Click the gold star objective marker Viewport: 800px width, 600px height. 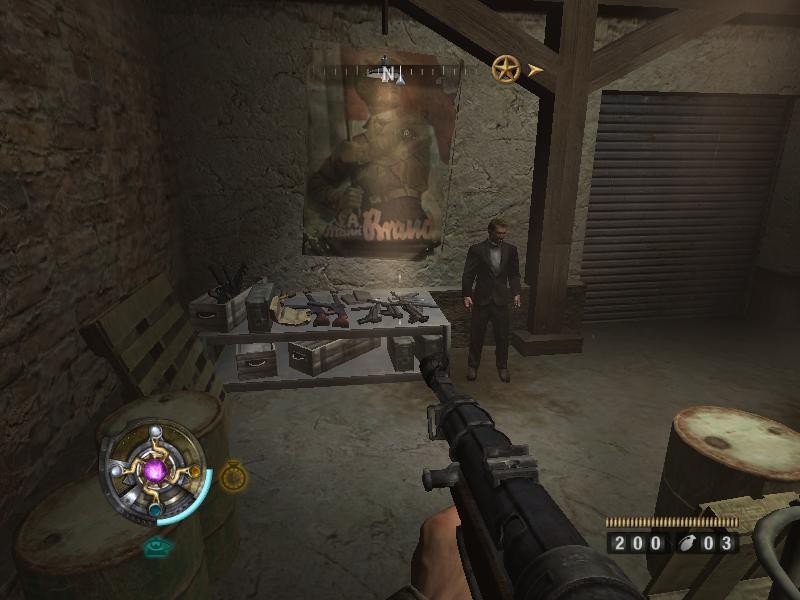click(505, 69)
